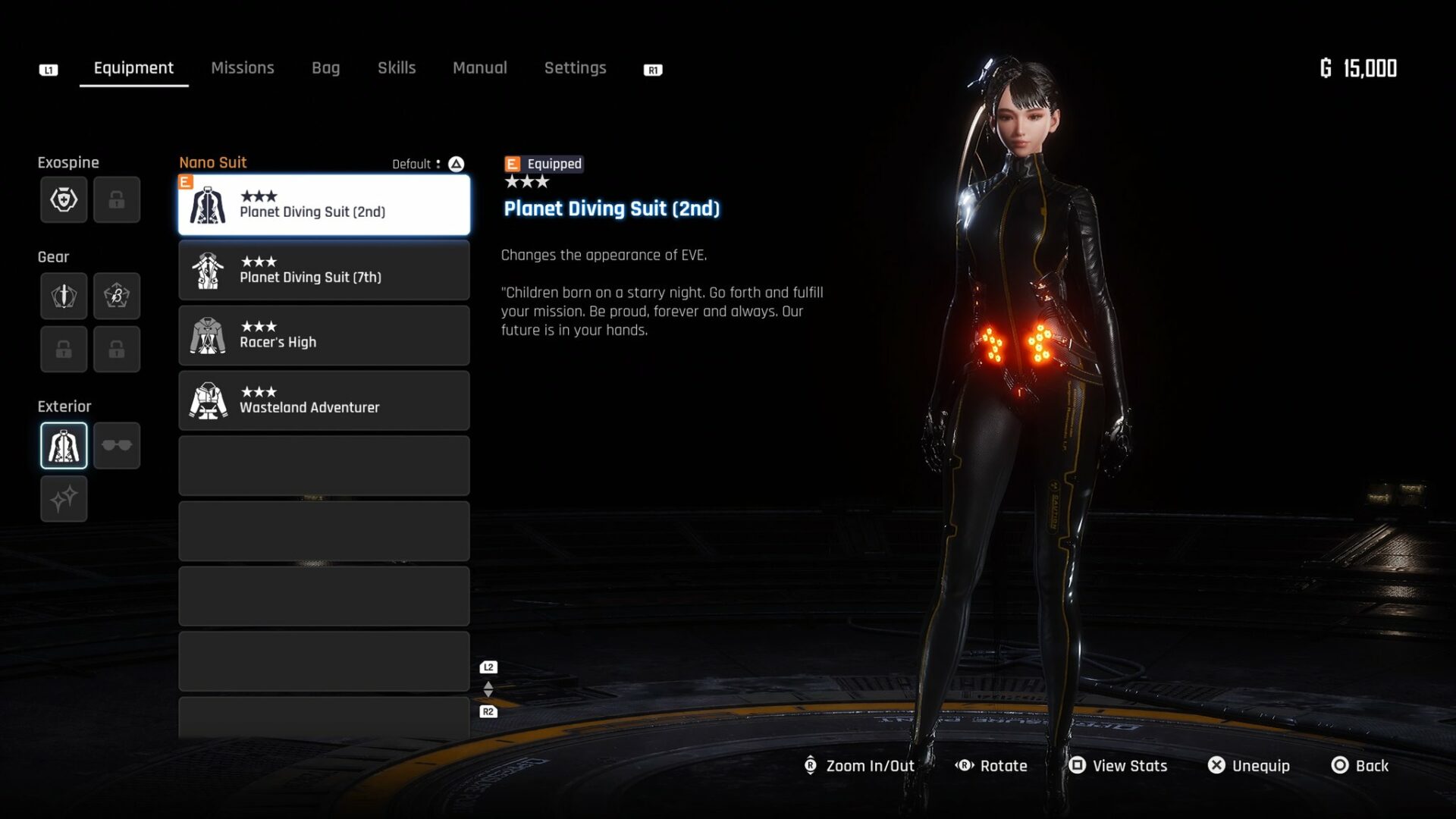
Task: Switch to the Missions tab
Action: click(243, 67)
